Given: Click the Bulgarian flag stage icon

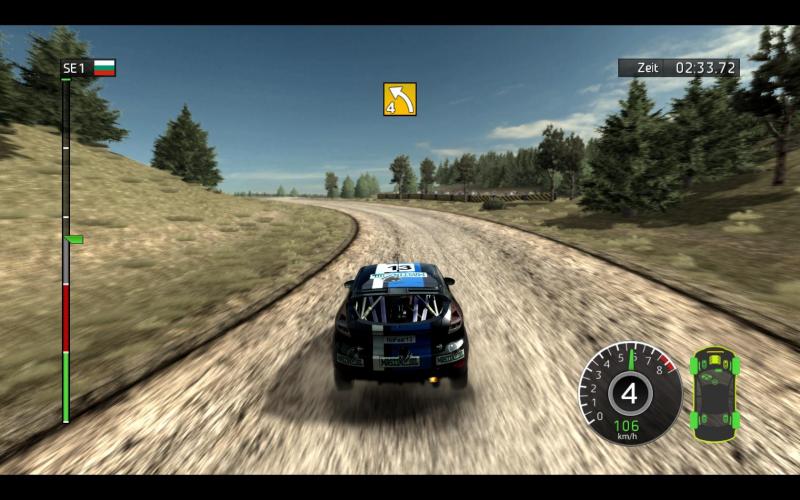Looking at the screenshot, I should [104, 68].
